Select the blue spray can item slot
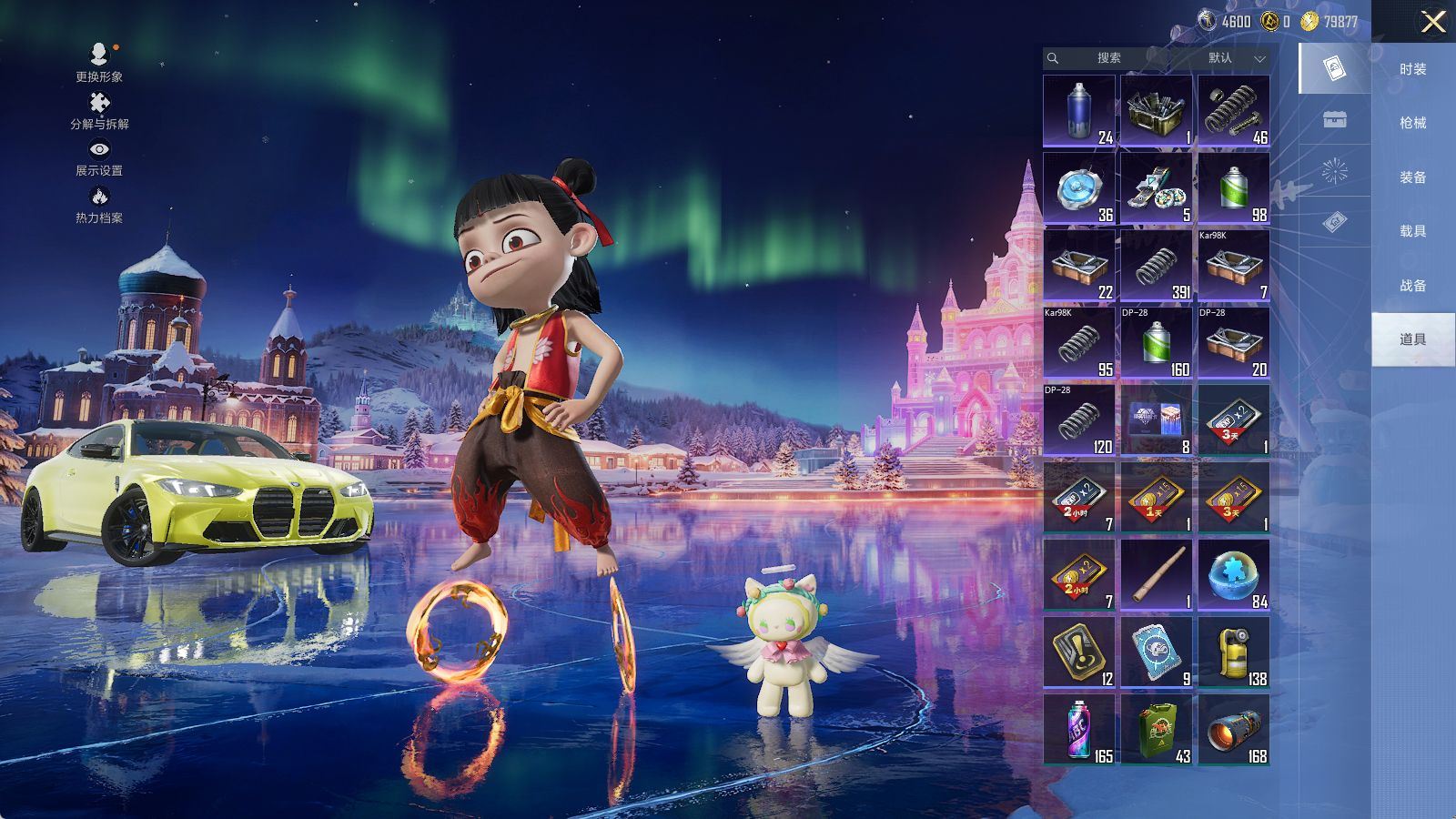Image resolution: width=1456 pixels, height=819 pixels. (1079, 111)
